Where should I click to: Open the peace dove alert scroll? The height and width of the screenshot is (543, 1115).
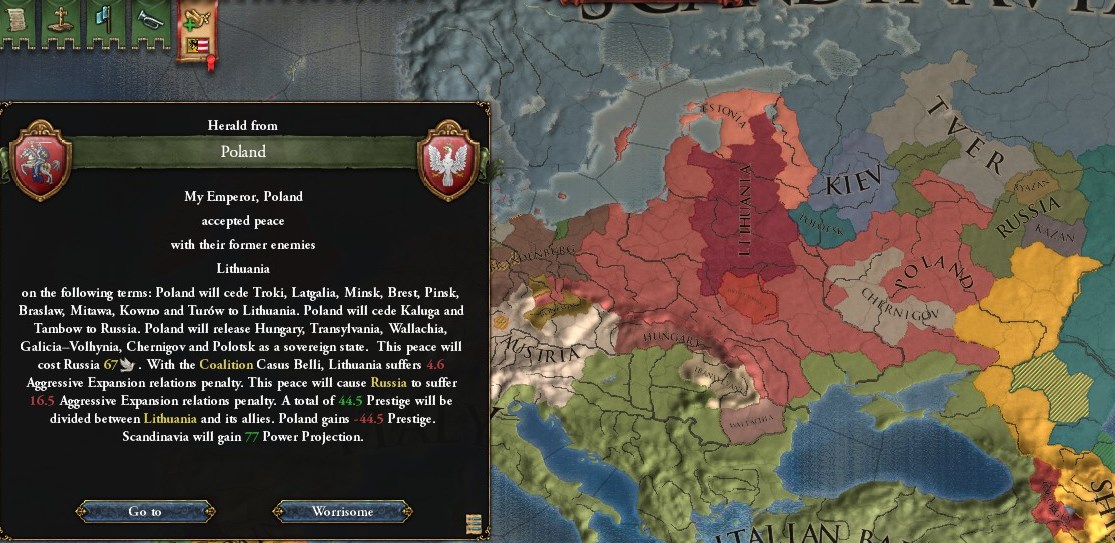click(x=195, y=28)
